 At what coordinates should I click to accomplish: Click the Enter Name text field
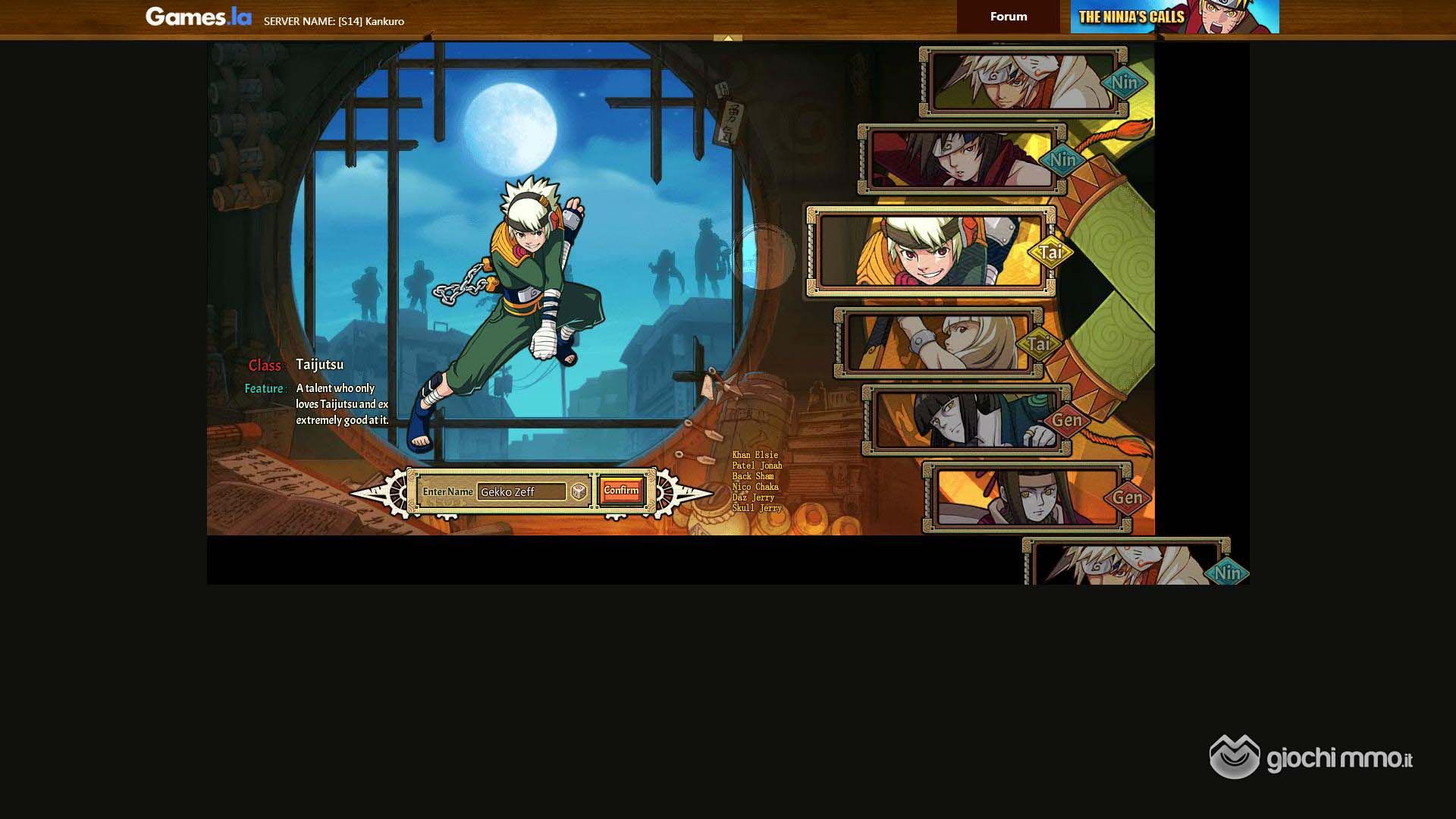click(x=522, y=492)
